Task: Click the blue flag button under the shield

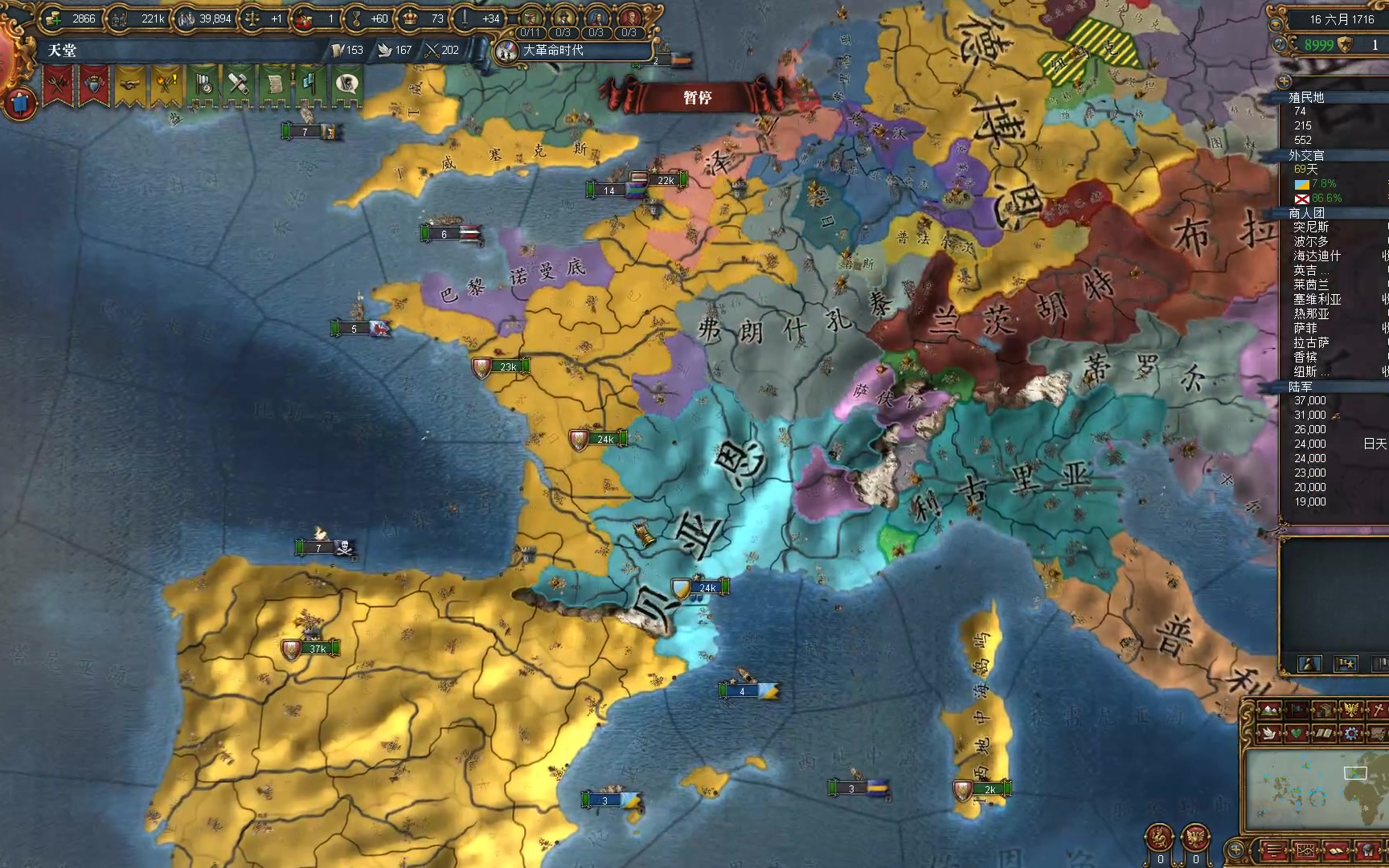Action: pos(20,103)
